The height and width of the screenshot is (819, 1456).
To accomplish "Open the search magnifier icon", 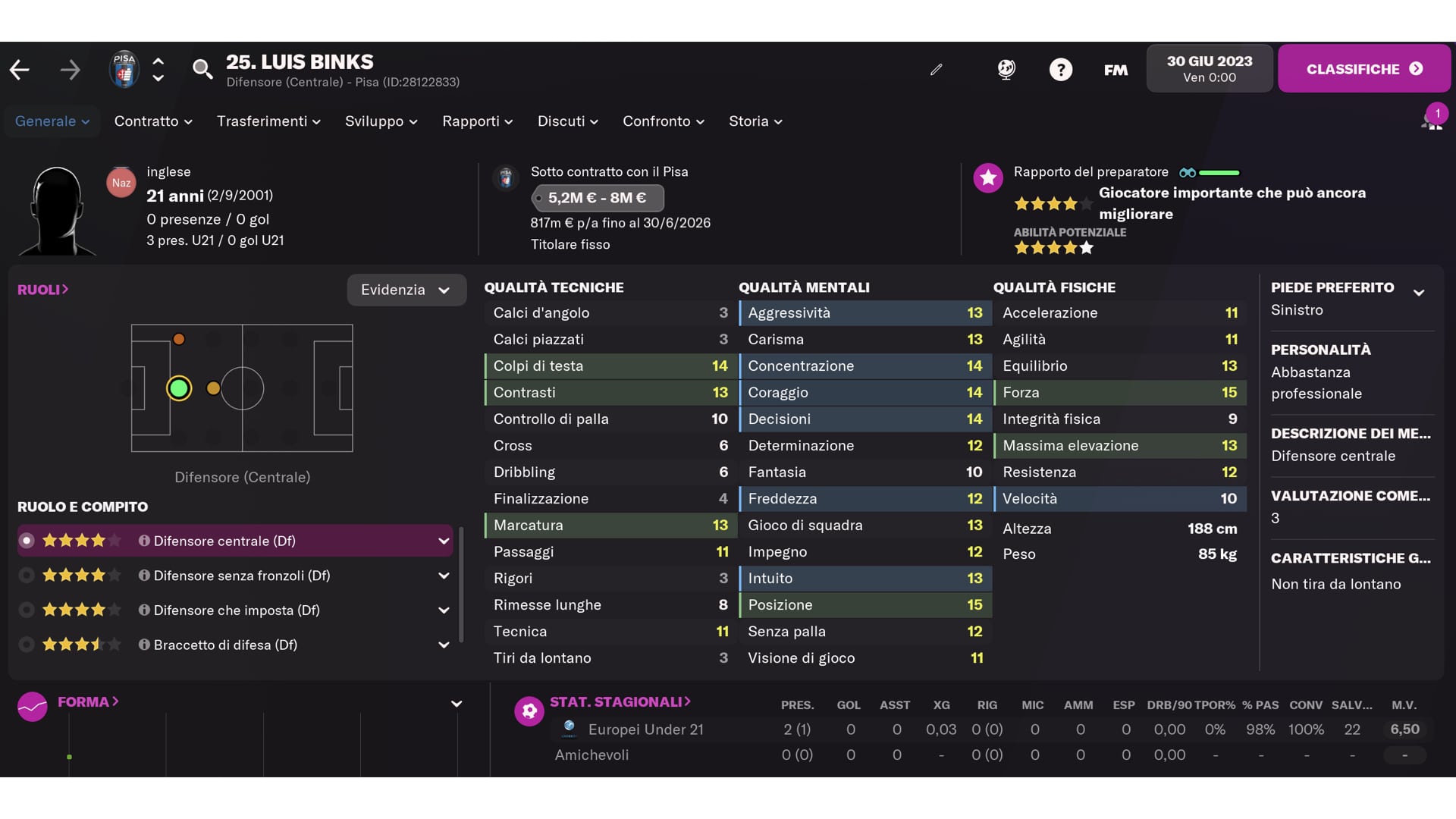I will tap(202, 70).
